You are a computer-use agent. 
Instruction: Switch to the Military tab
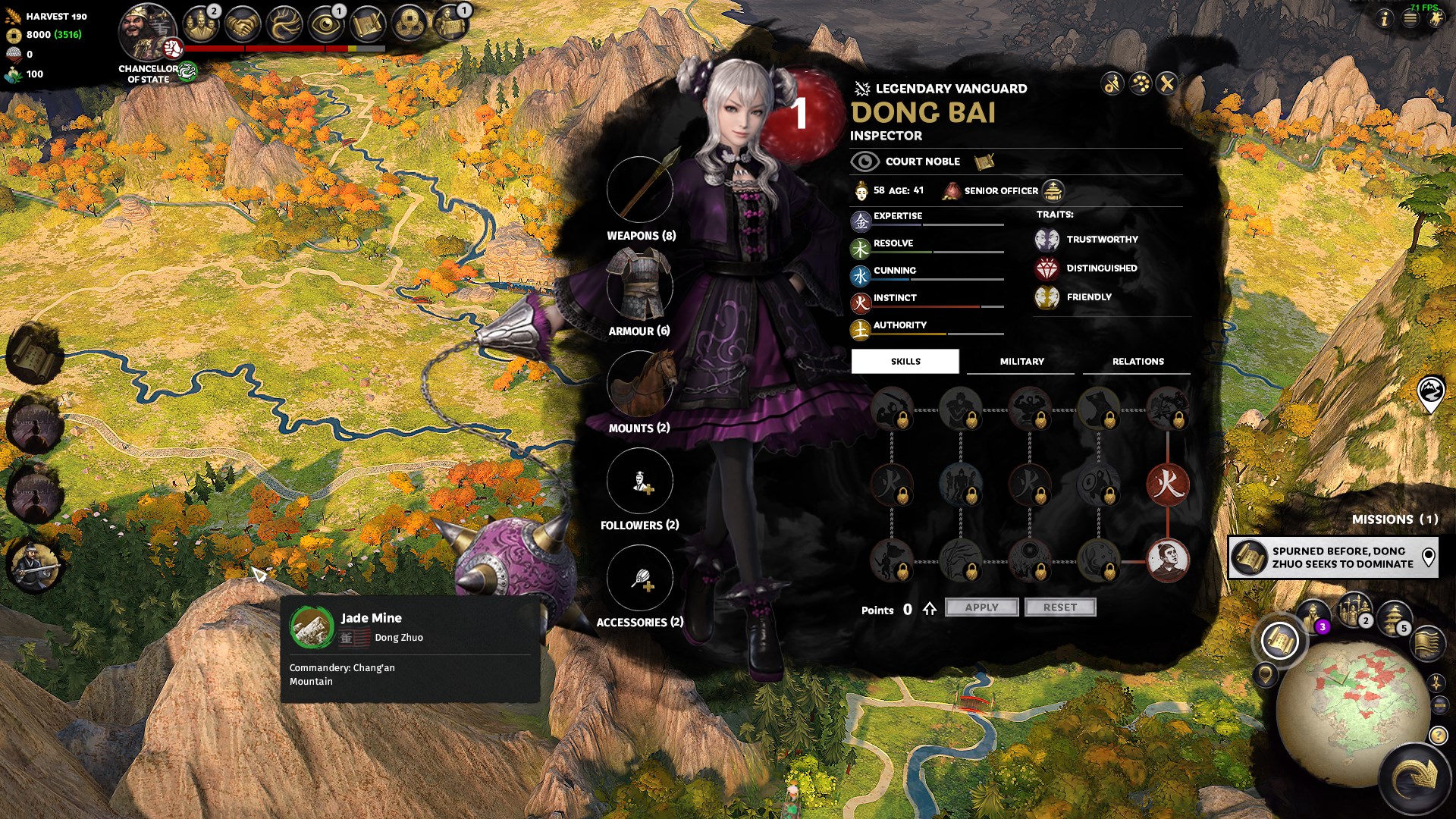click(1021, 362)
